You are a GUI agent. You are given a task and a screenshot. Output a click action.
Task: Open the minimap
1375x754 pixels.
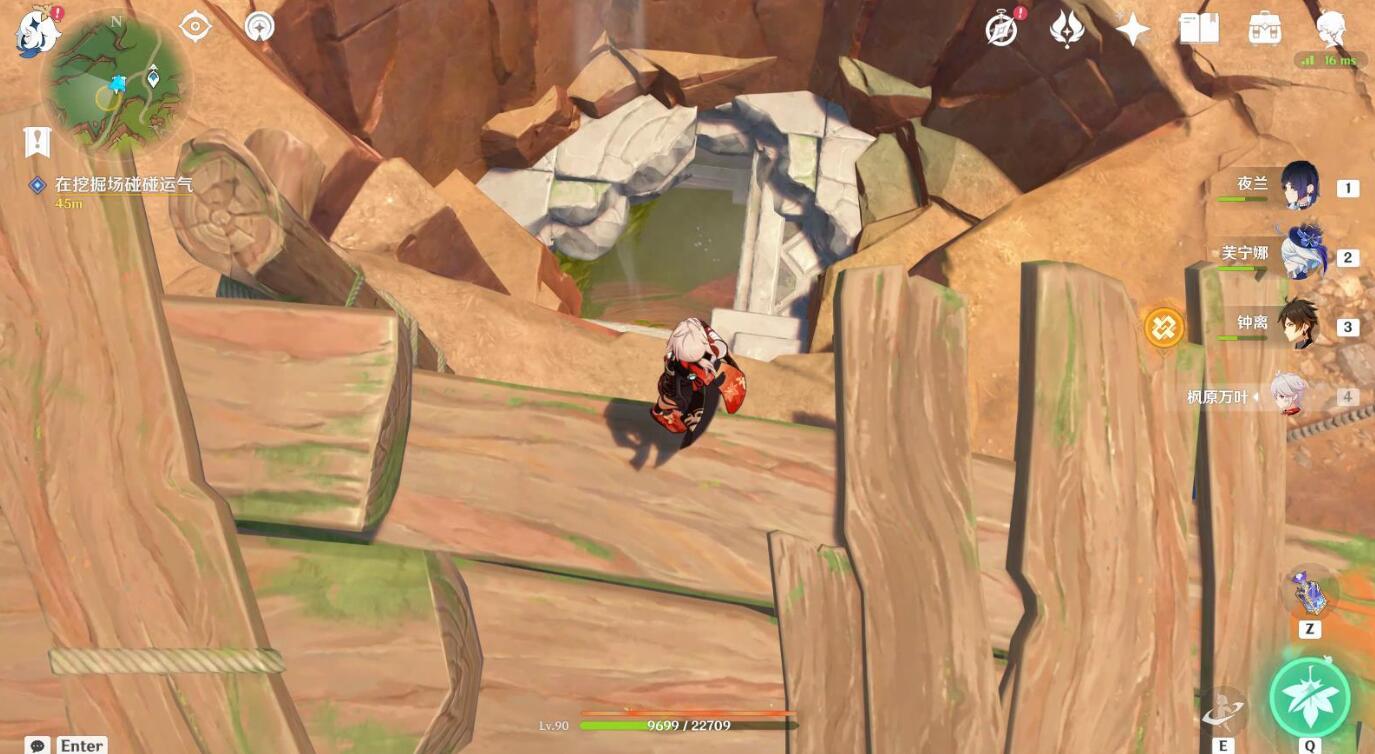[116, 82]
